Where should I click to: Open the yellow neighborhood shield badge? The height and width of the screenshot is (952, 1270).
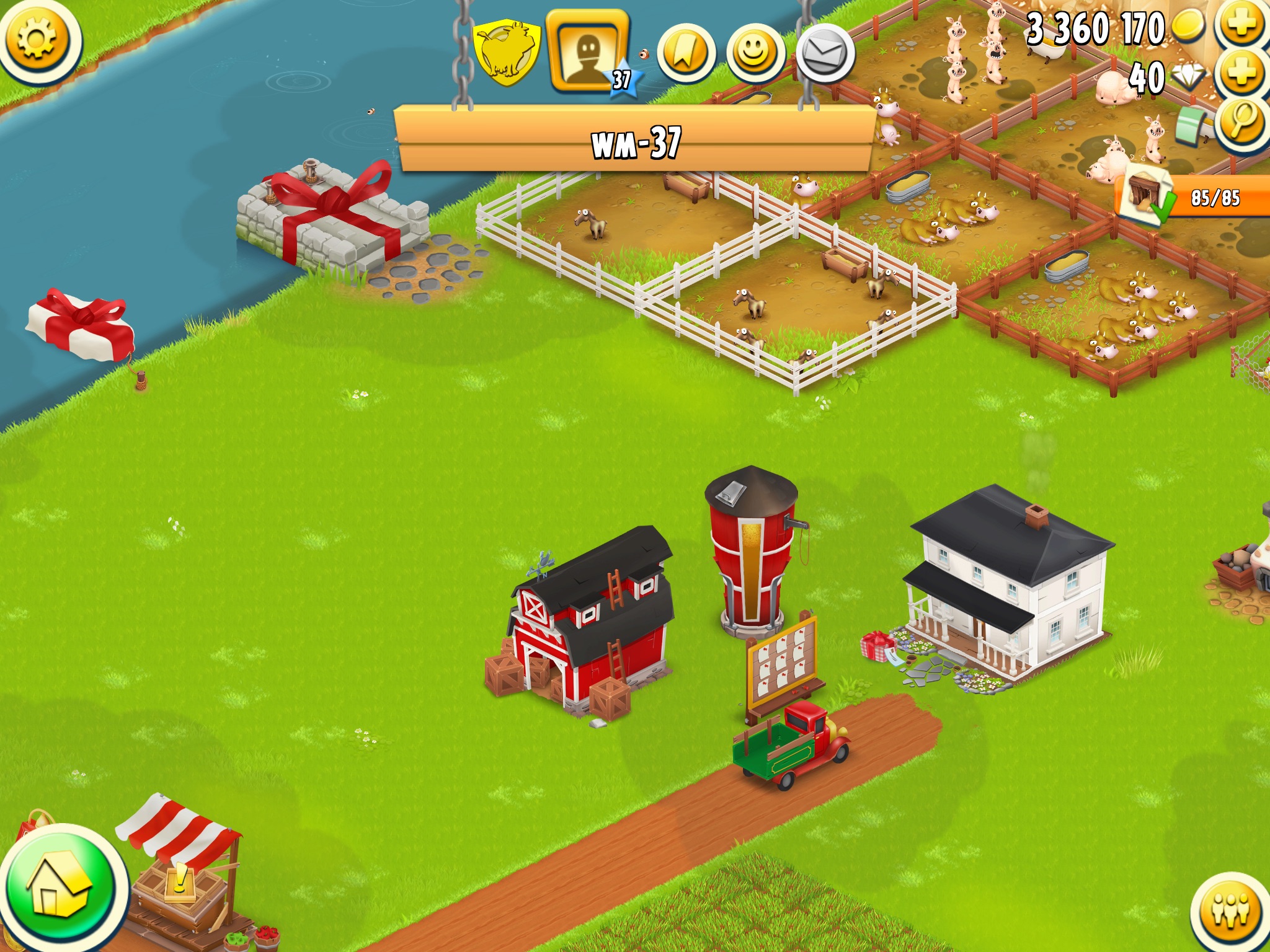click(507, 53)
